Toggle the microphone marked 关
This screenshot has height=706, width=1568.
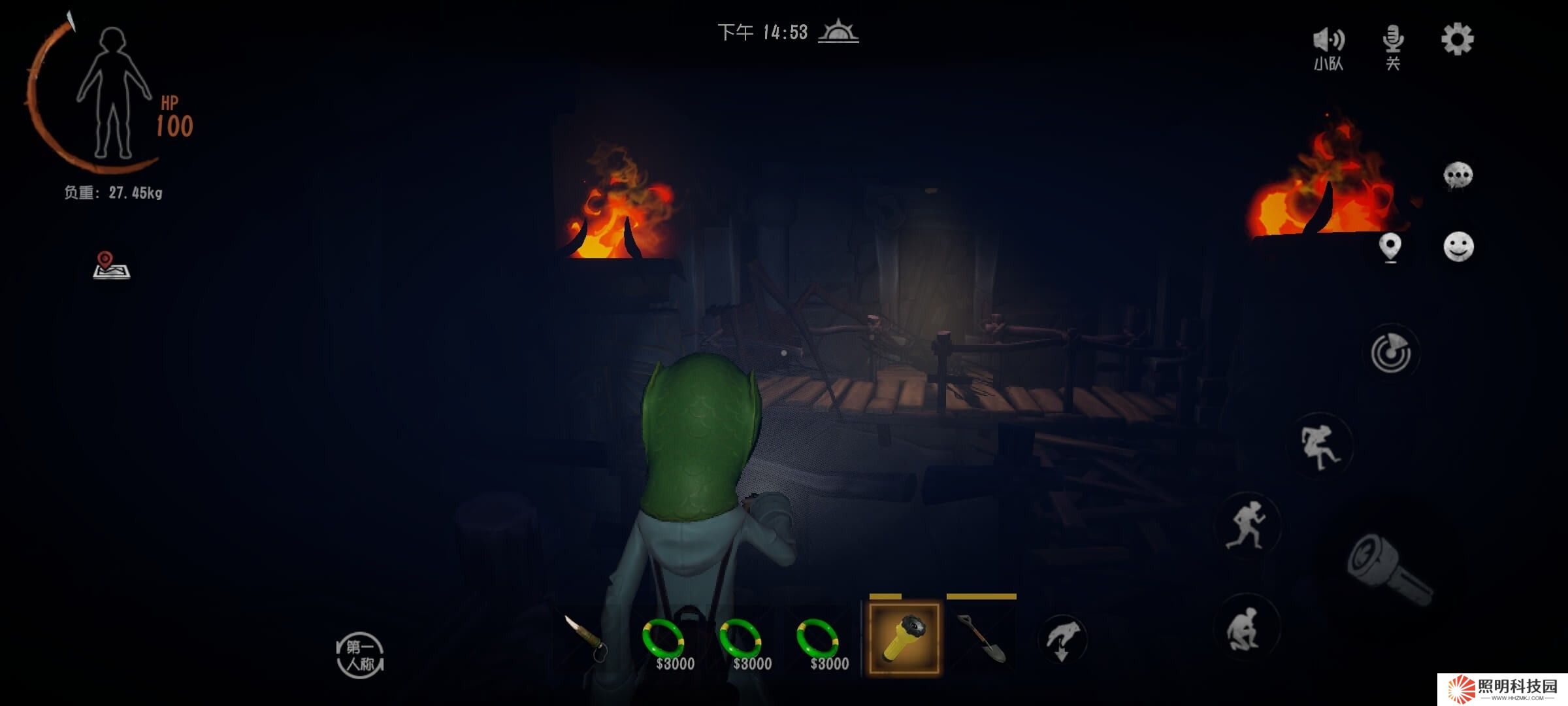[x=1393, y=47]
